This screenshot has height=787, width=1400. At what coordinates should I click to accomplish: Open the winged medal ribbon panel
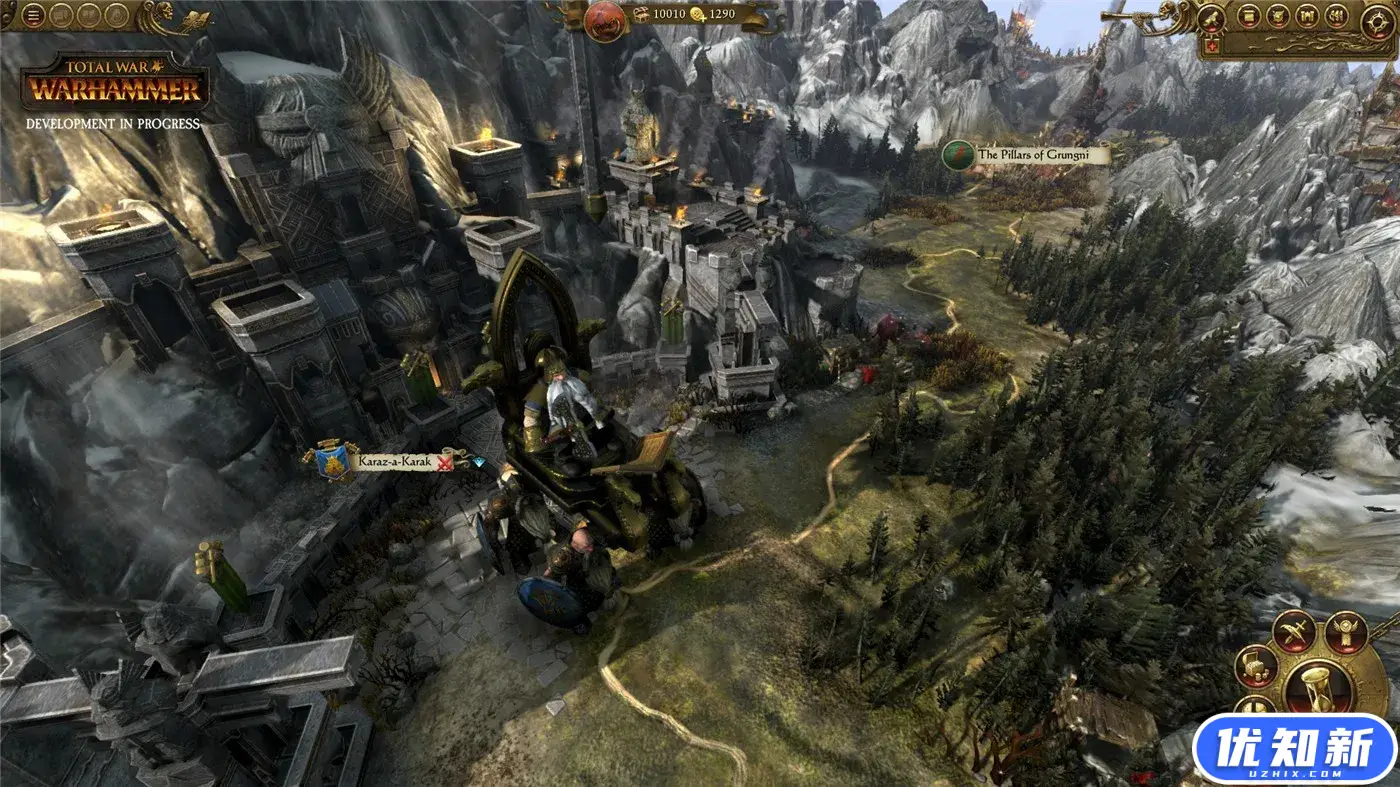tap(1345, 631)
